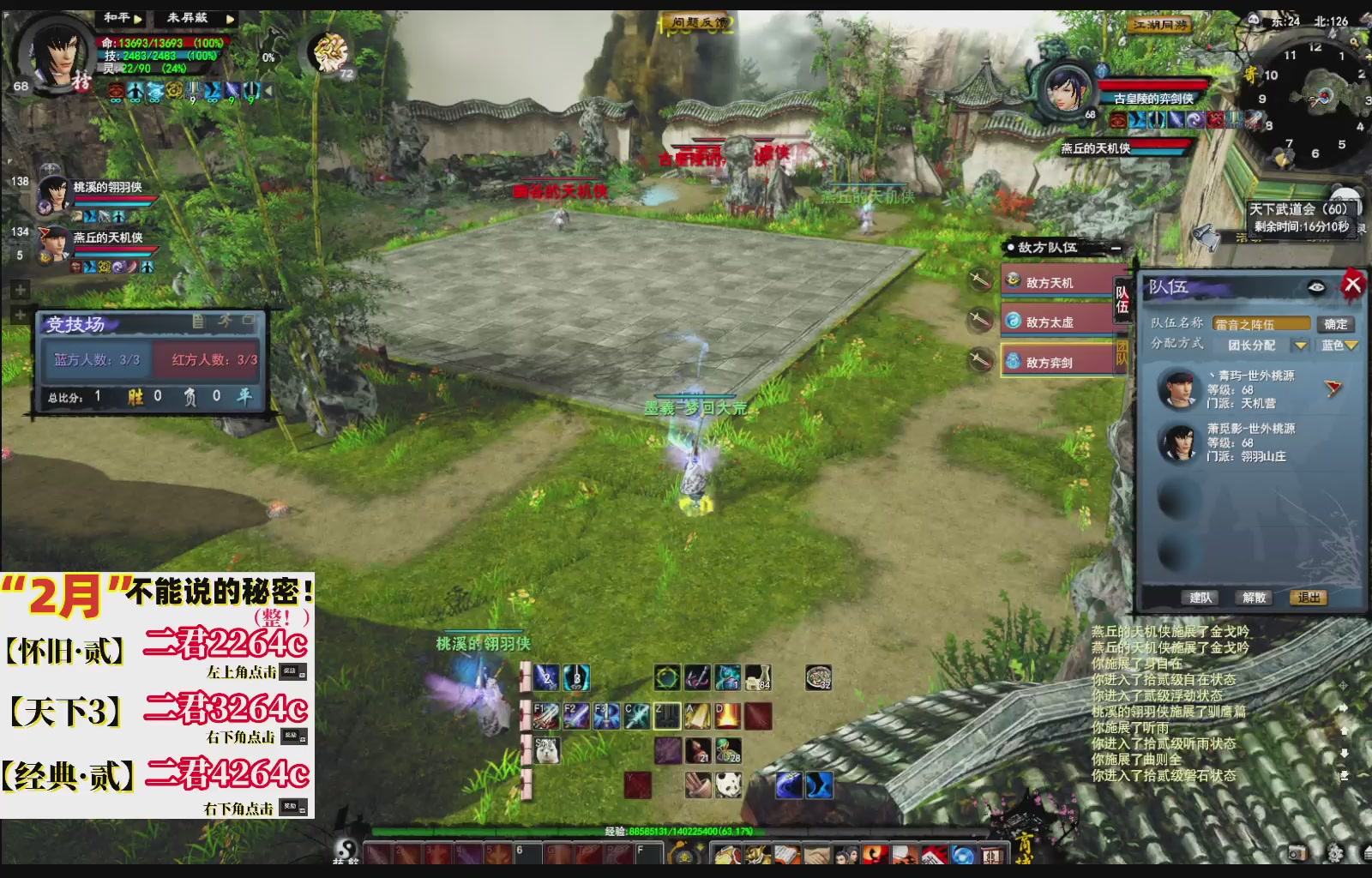Click the panda skill icon on the action bar
Image resolution: width=1372 pixels, height=878 pixels.
point(728,785)
